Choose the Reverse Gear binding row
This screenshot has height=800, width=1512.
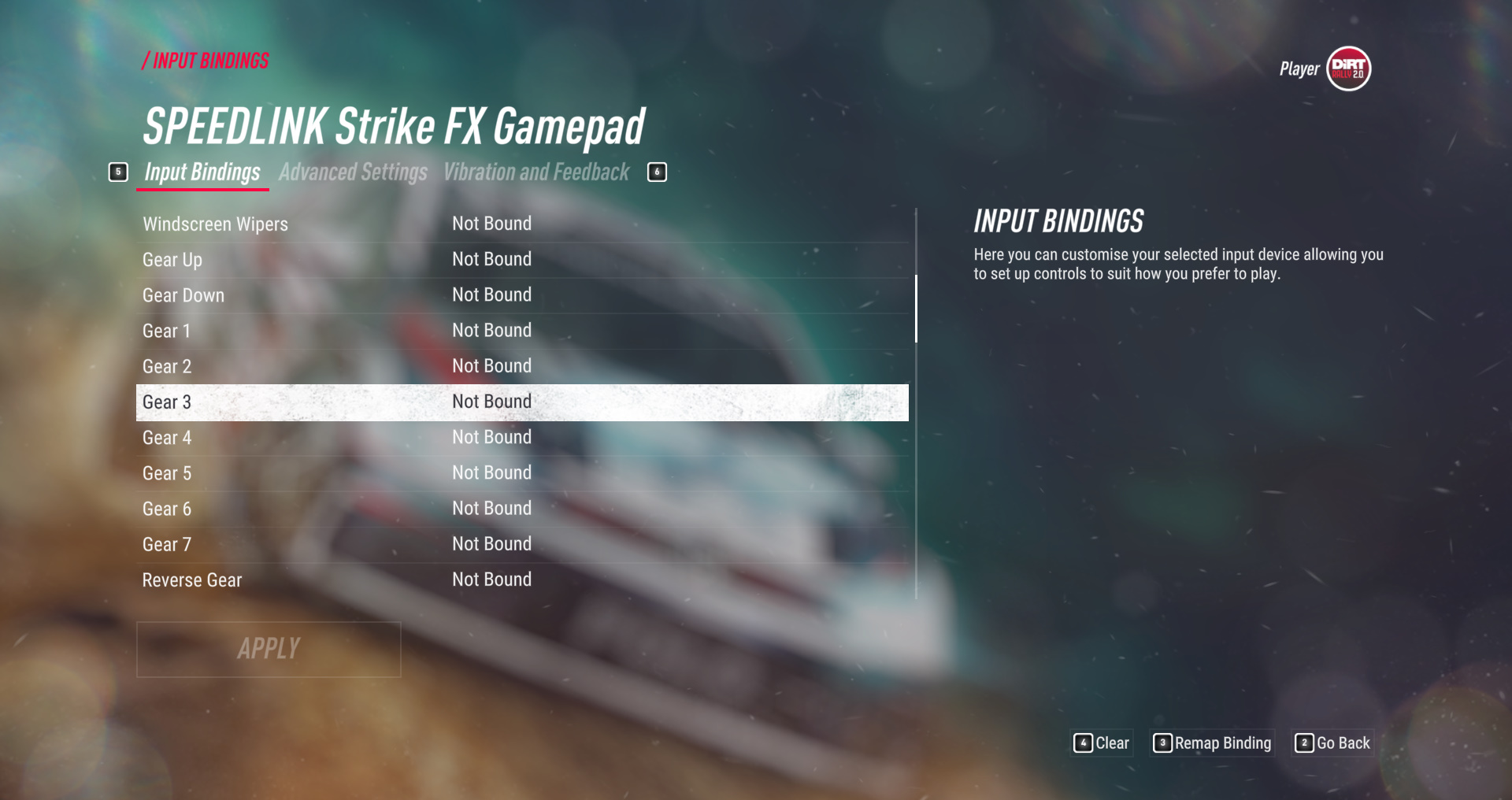[521, 580]
